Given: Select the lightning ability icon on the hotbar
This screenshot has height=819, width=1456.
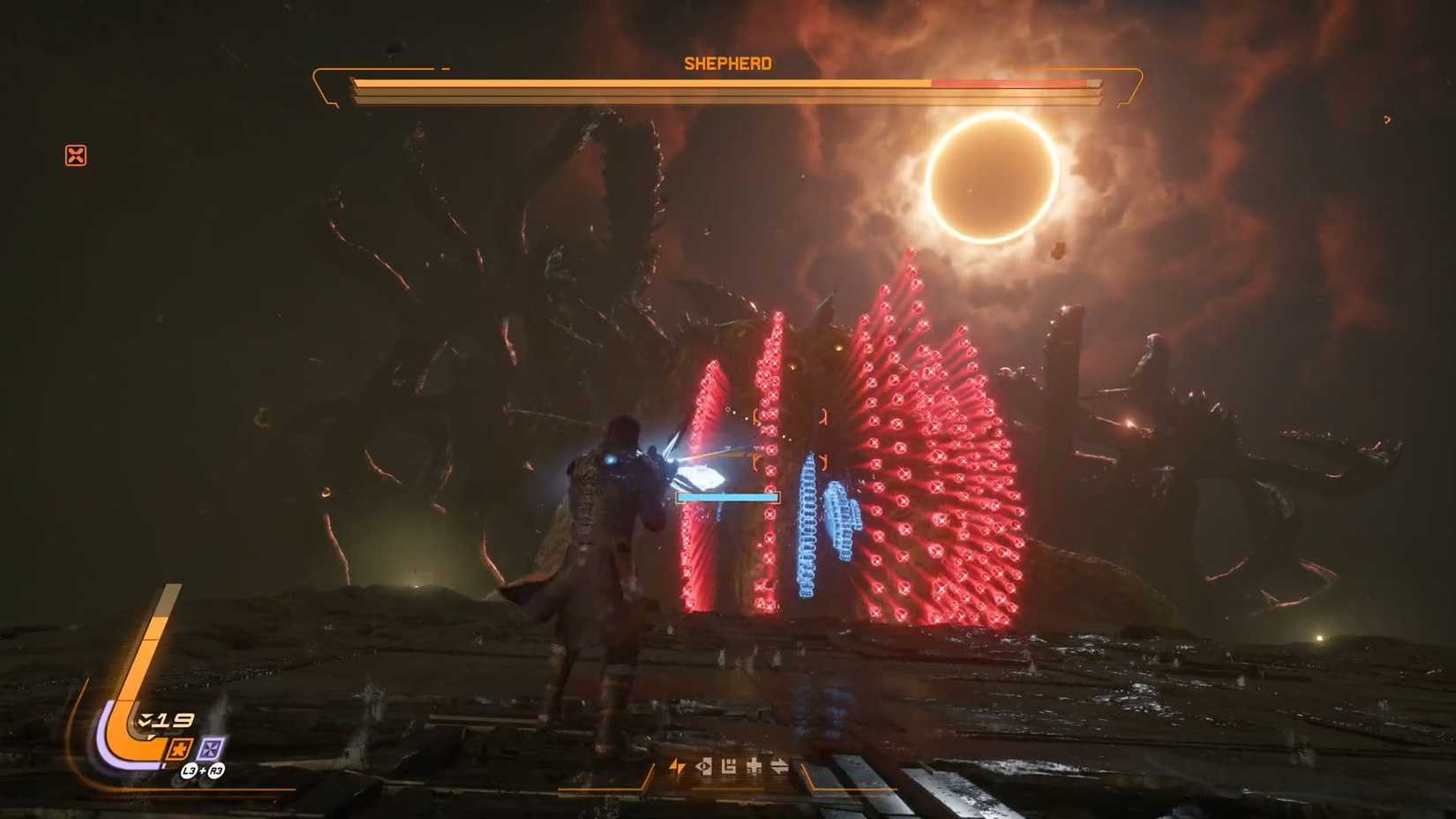Looking at the screenshot, I should 678,766.
